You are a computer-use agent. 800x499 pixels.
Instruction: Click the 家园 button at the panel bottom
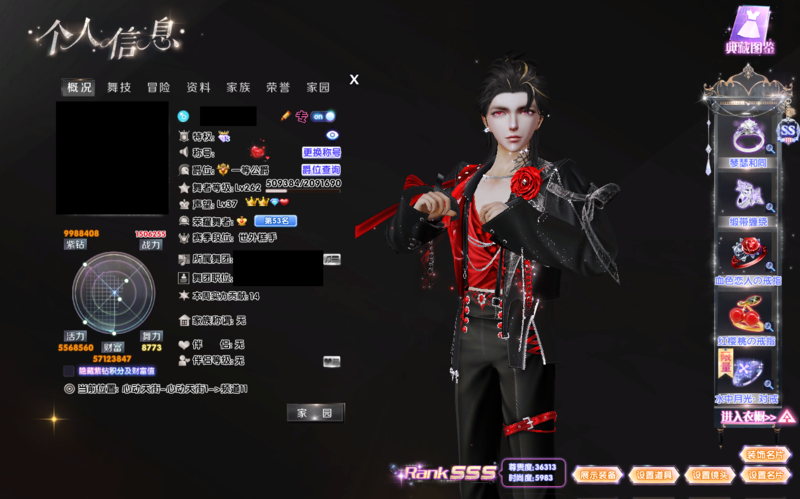coord(315,413)
